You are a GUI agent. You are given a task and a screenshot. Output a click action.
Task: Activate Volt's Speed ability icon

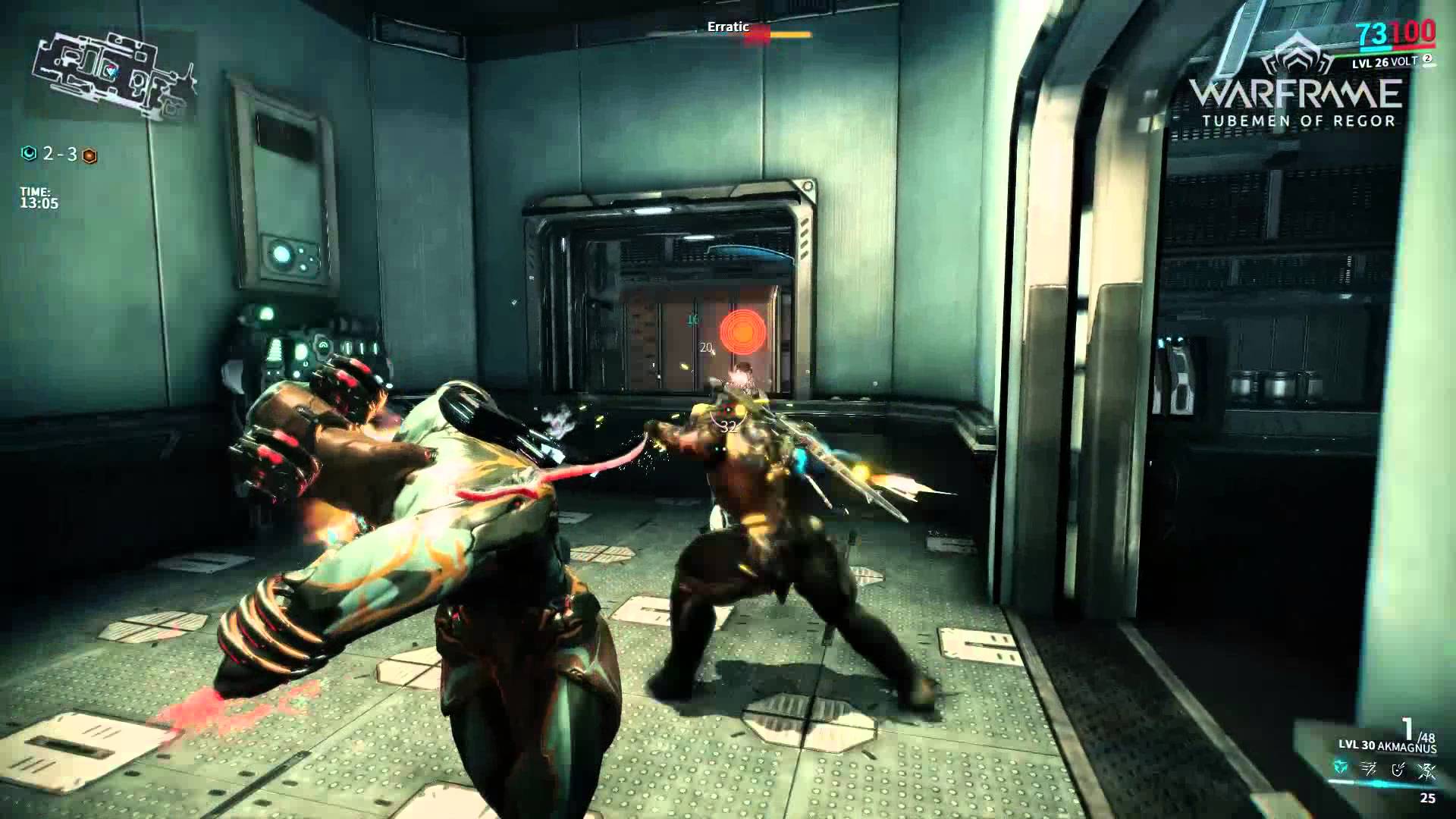[1370, 770]
